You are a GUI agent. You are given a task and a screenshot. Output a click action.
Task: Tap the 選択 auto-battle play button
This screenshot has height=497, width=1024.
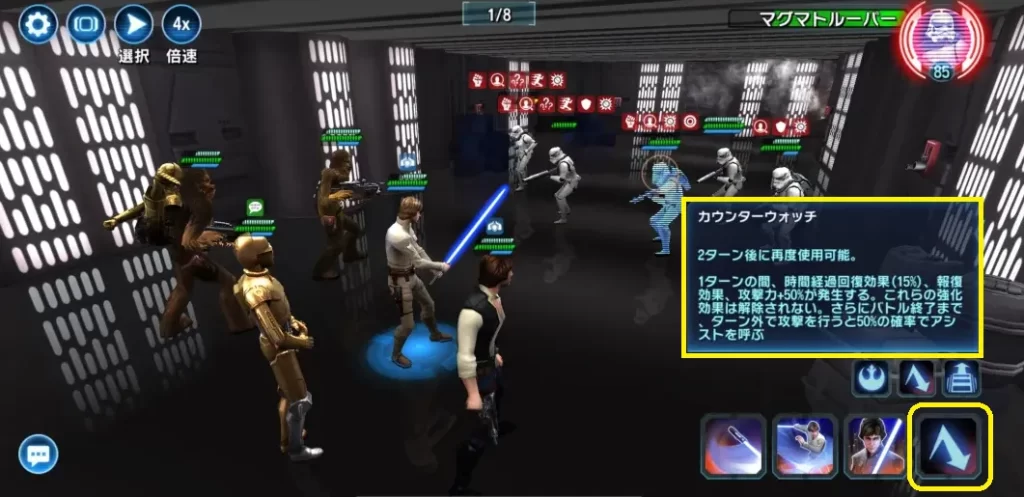[x=133, y=23]
